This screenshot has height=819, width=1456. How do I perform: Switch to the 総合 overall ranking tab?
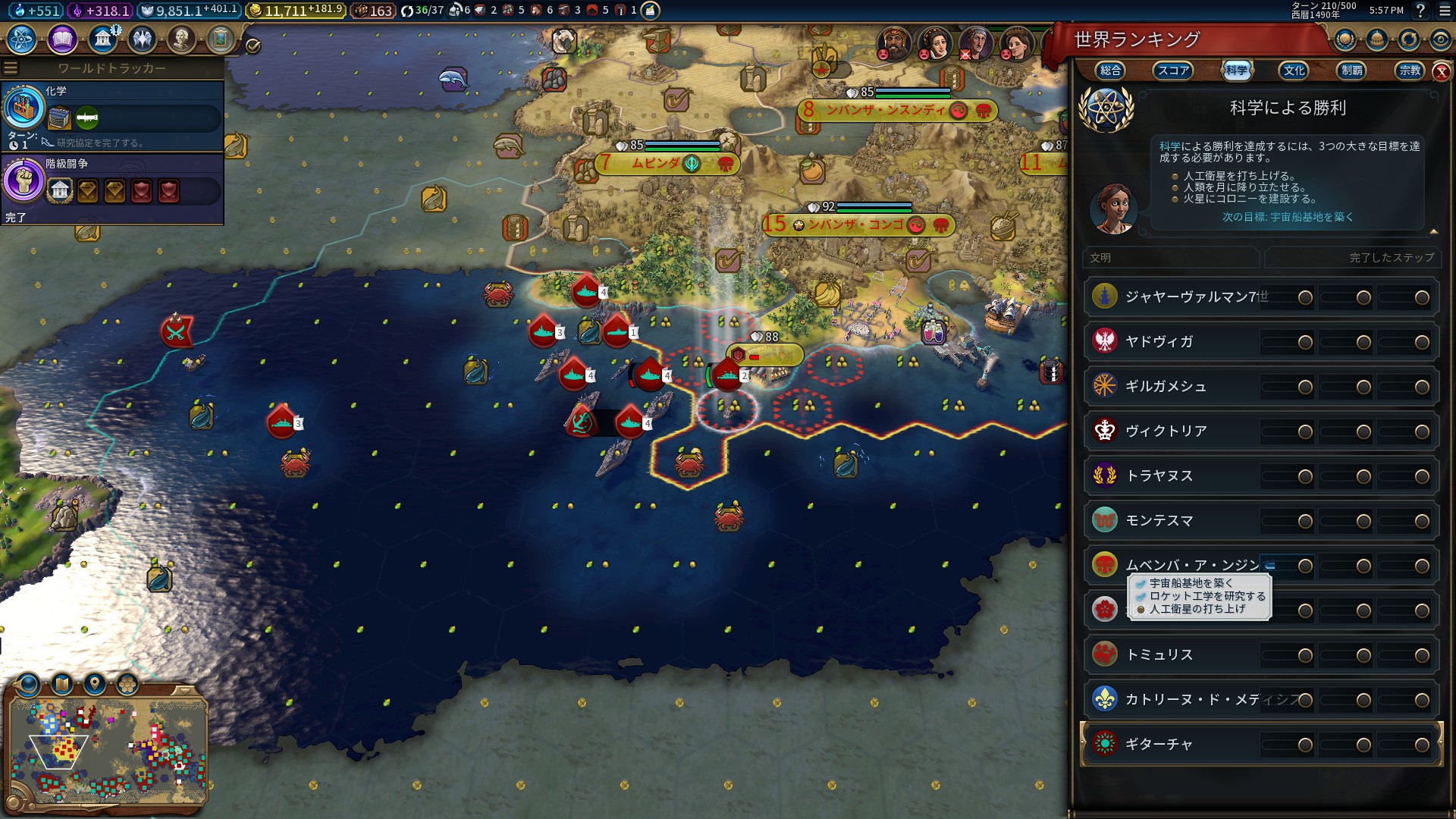point(1110,71)
